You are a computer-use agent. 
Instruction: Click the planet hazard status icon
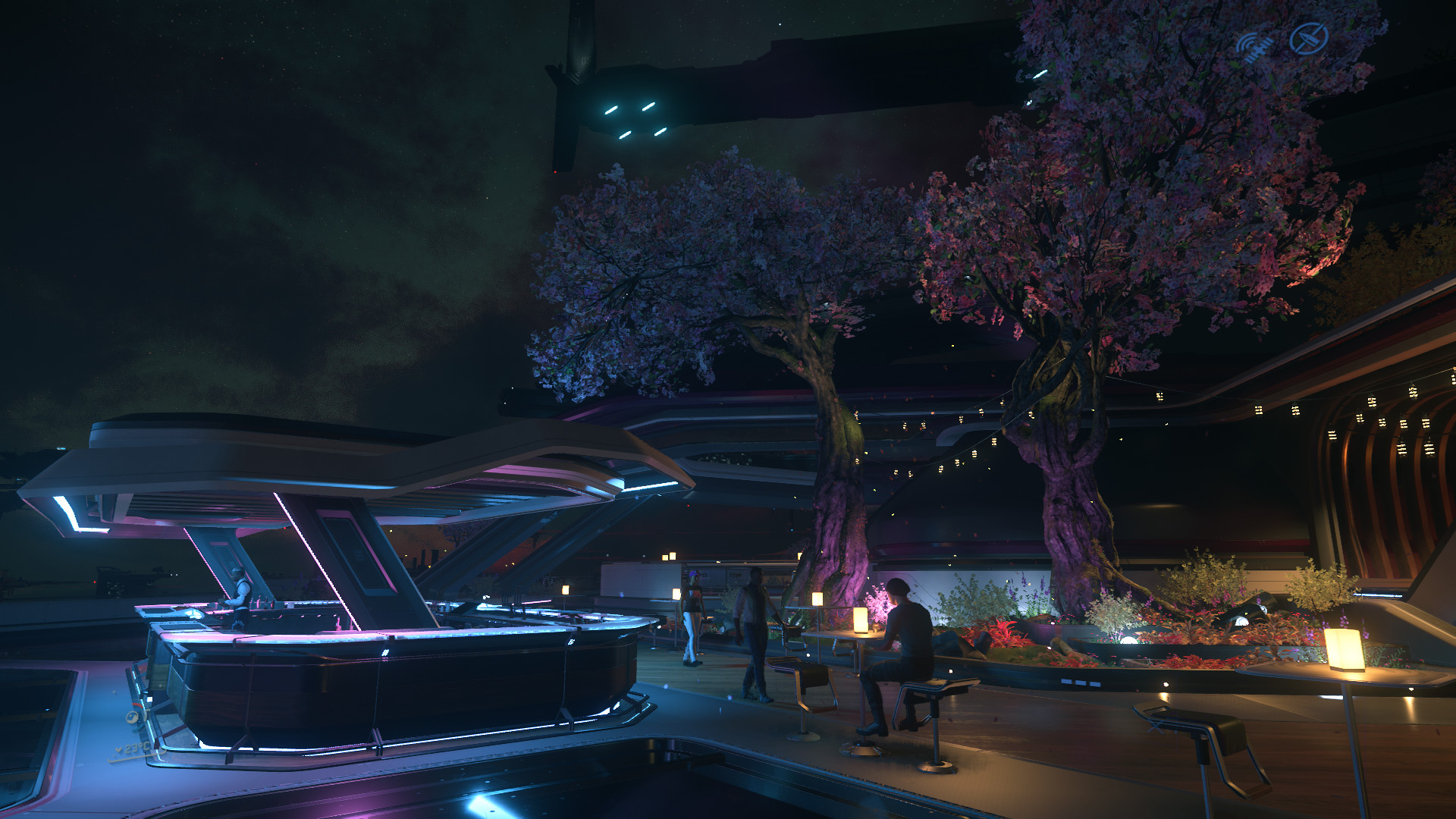point(133,717)
